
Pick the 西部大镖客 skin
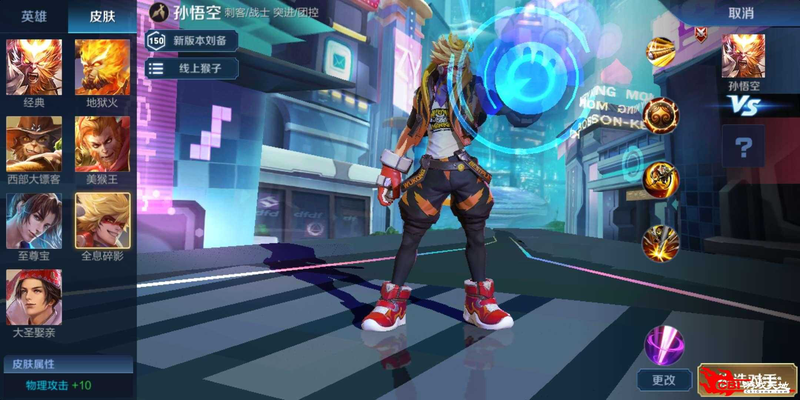[34, 143]
